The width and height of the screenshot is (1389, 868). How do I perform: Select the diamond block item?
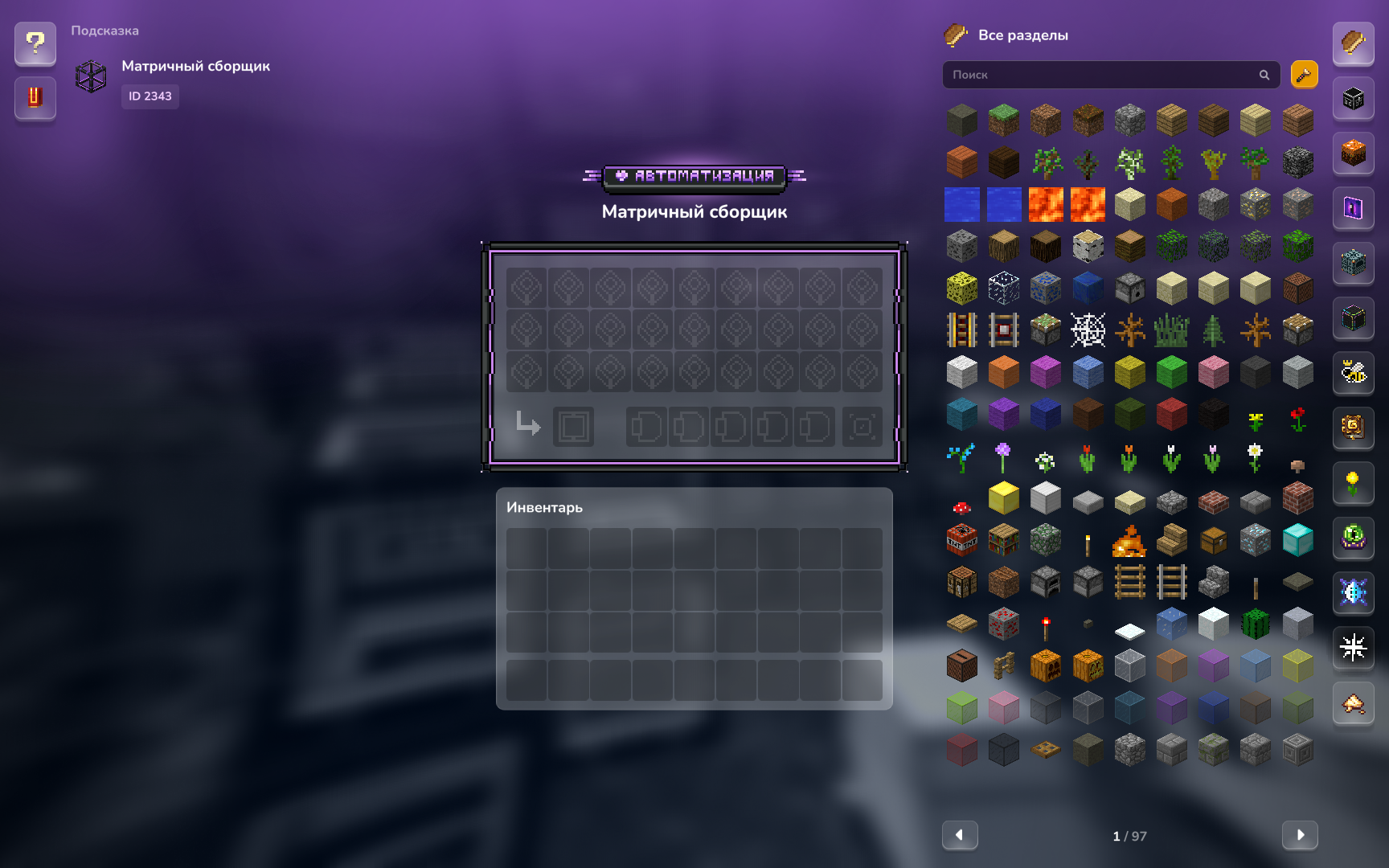tap(1297, 540)
